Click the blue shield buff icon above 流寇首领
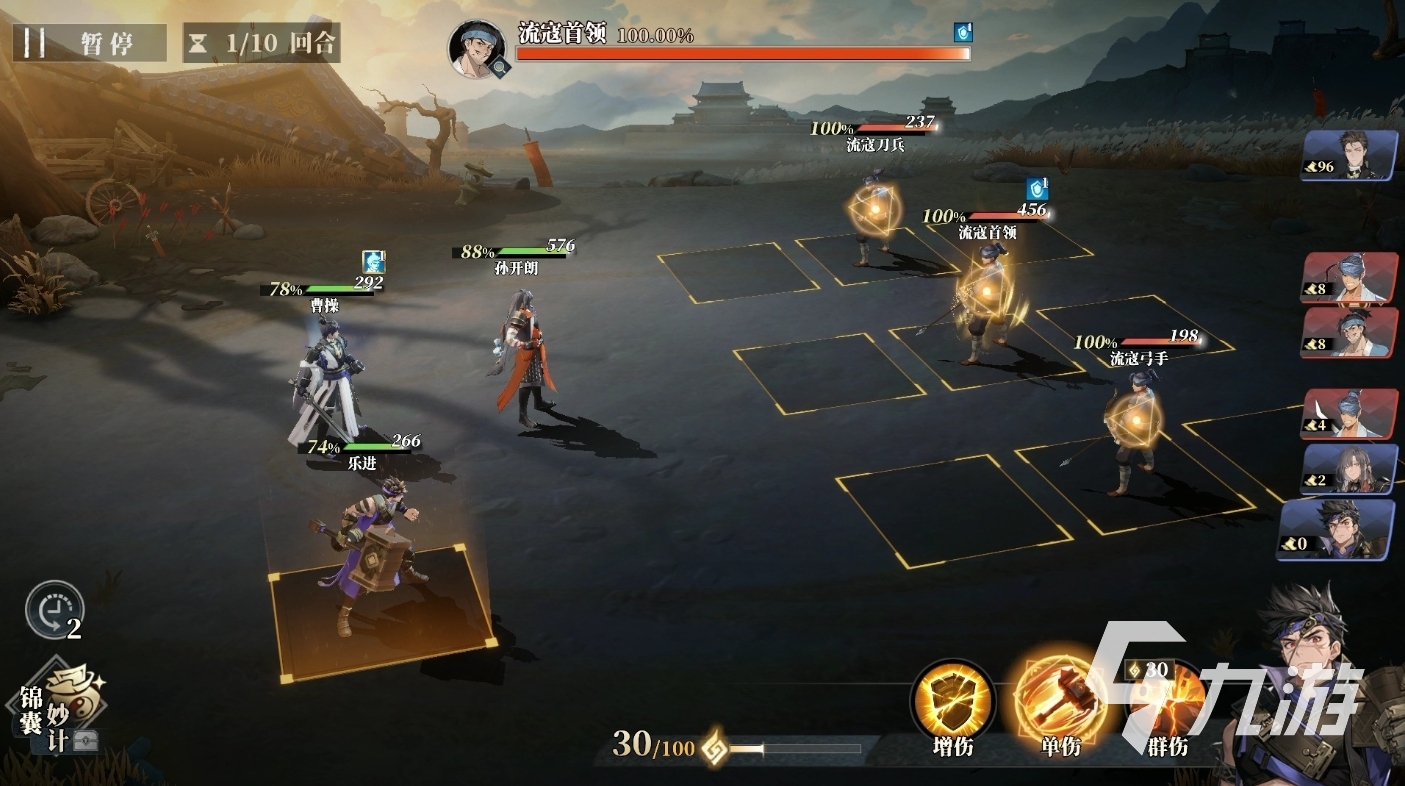The image size is (1405, 786). (1036, 188)
